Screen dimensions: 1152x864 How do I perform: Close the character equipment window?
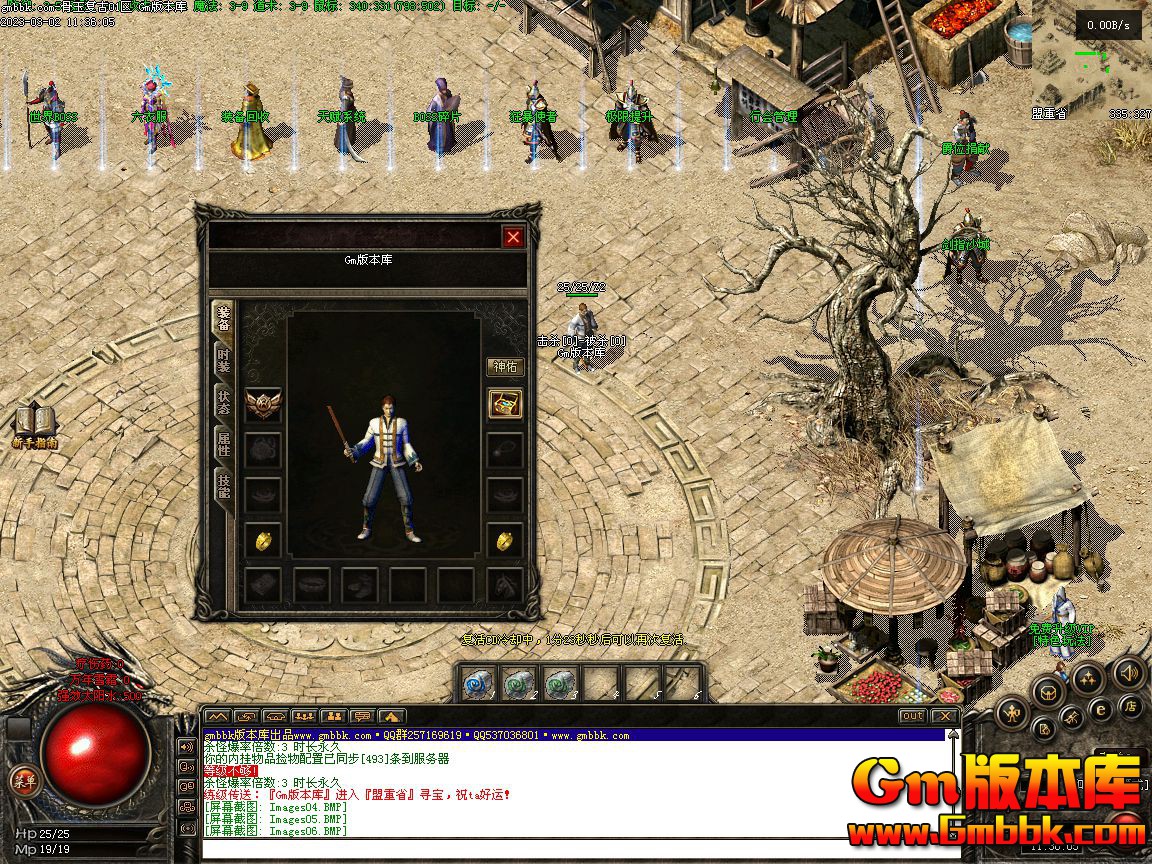(513, 237)
